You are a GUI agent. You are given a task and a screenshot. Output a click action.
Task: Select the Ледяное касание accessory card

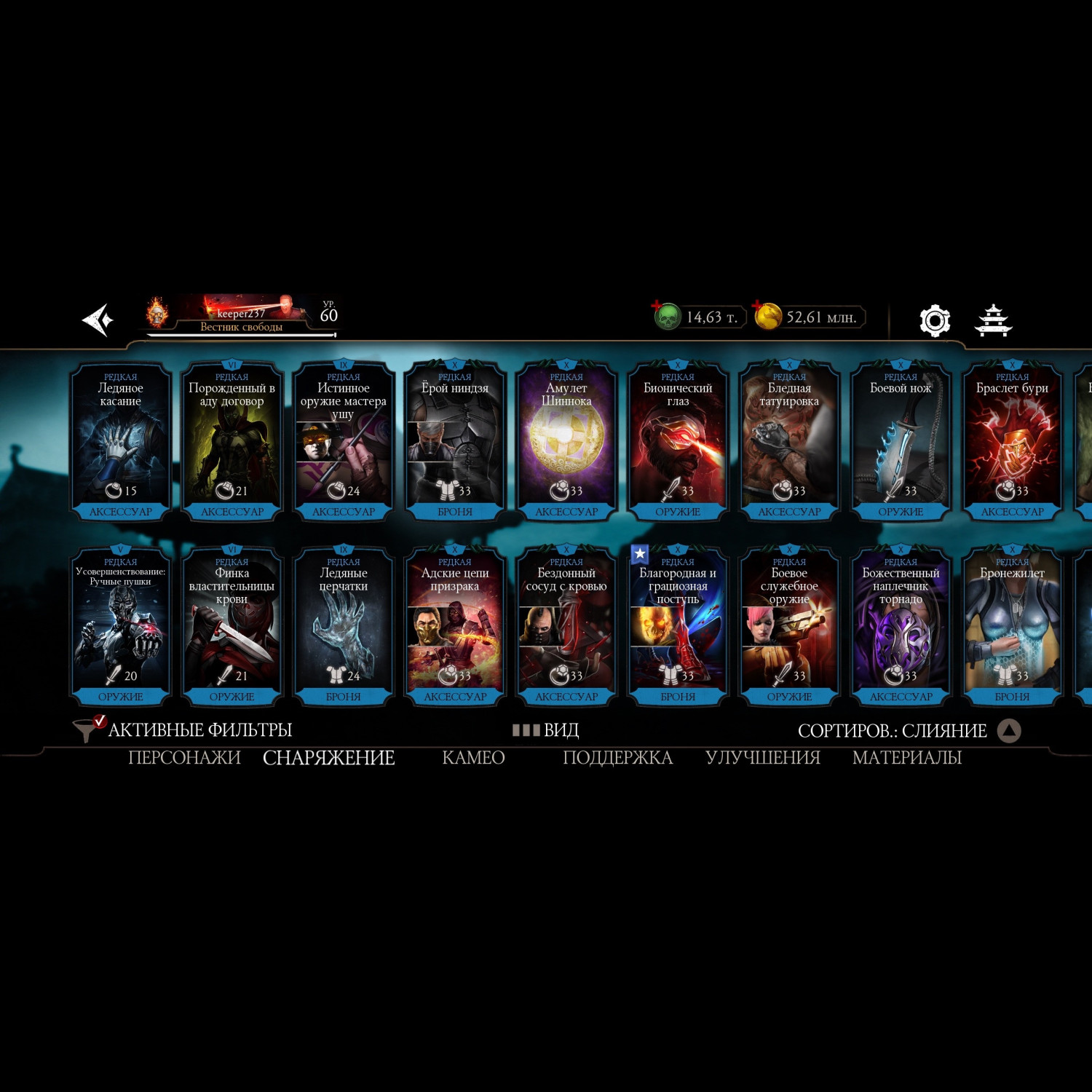121,440
